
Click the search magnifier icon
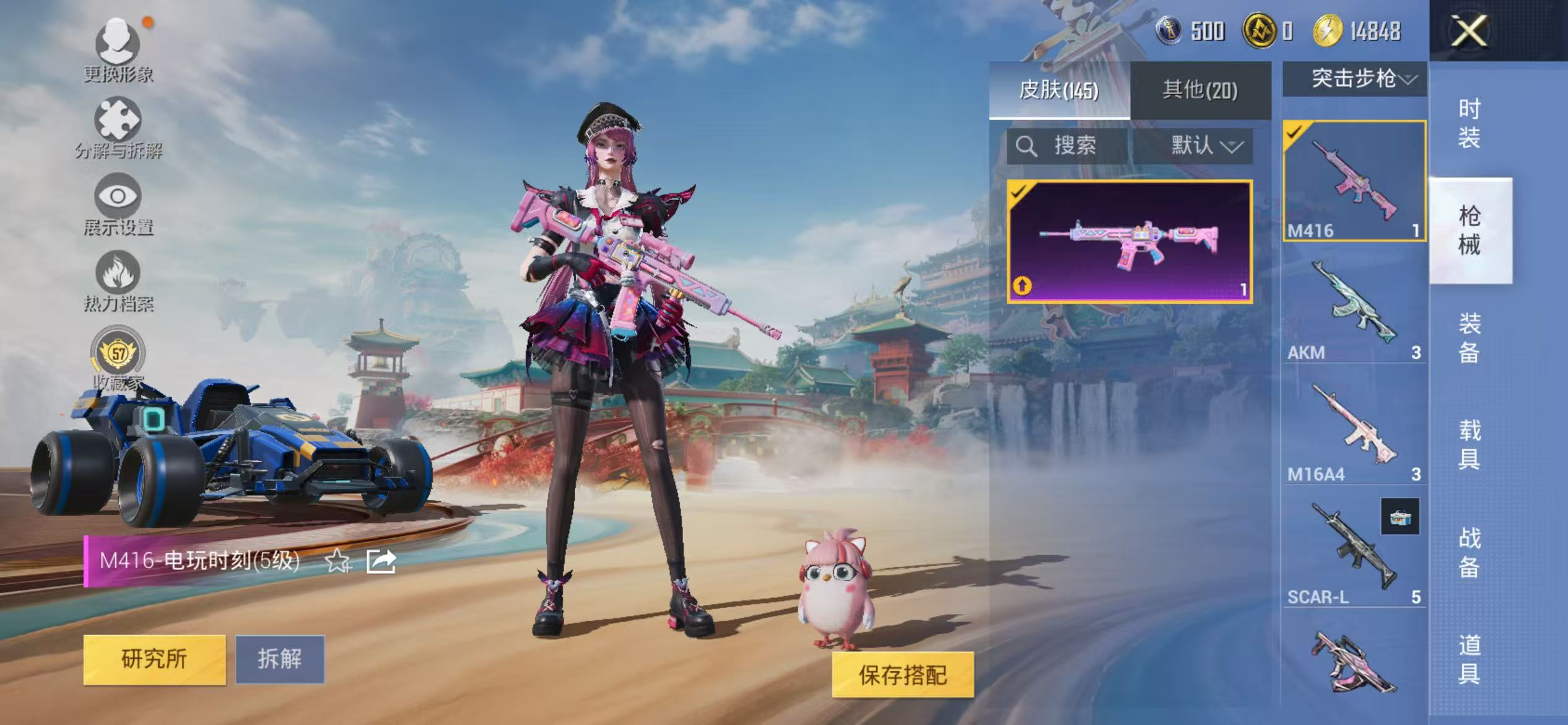tap(1026, 147)
